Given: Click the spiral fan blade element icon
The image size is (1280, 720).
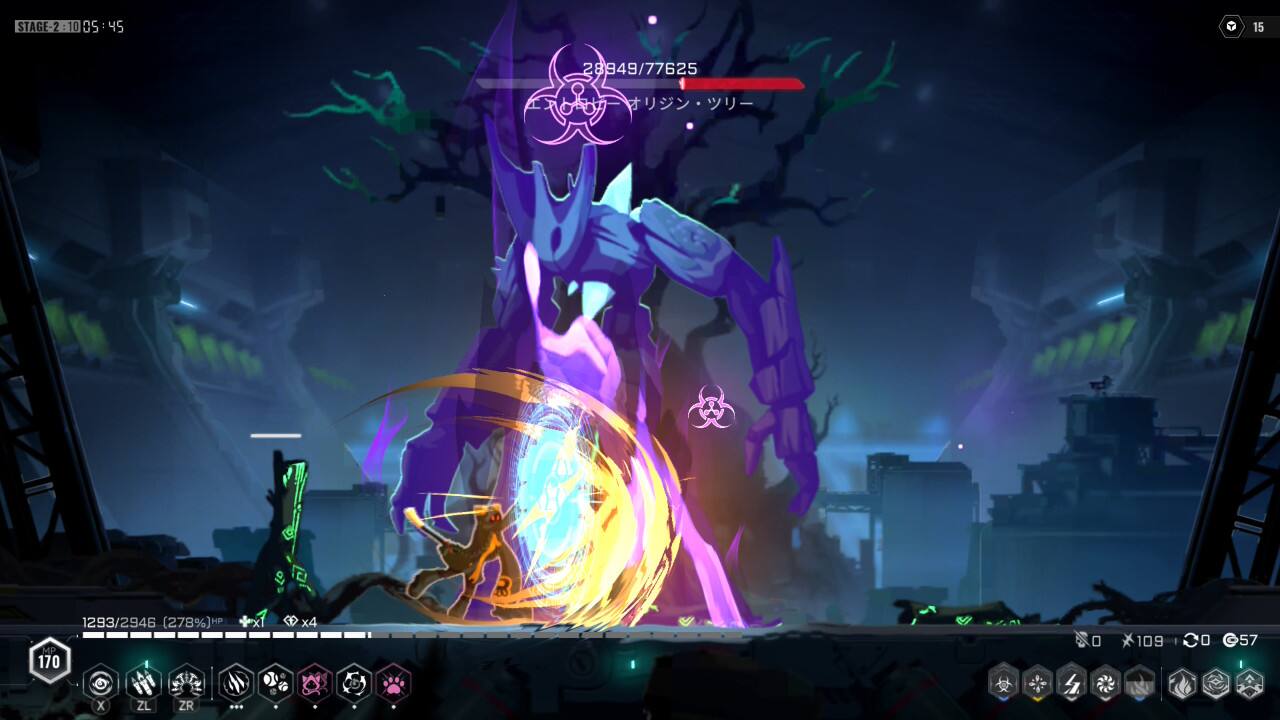Looking at the screenshot, I should [1106, 682].
